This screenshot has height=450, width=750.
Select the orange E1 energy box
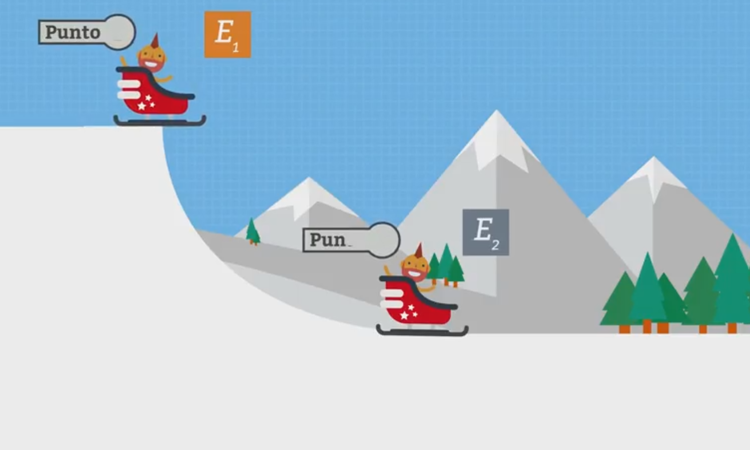[x=227, y=34]
